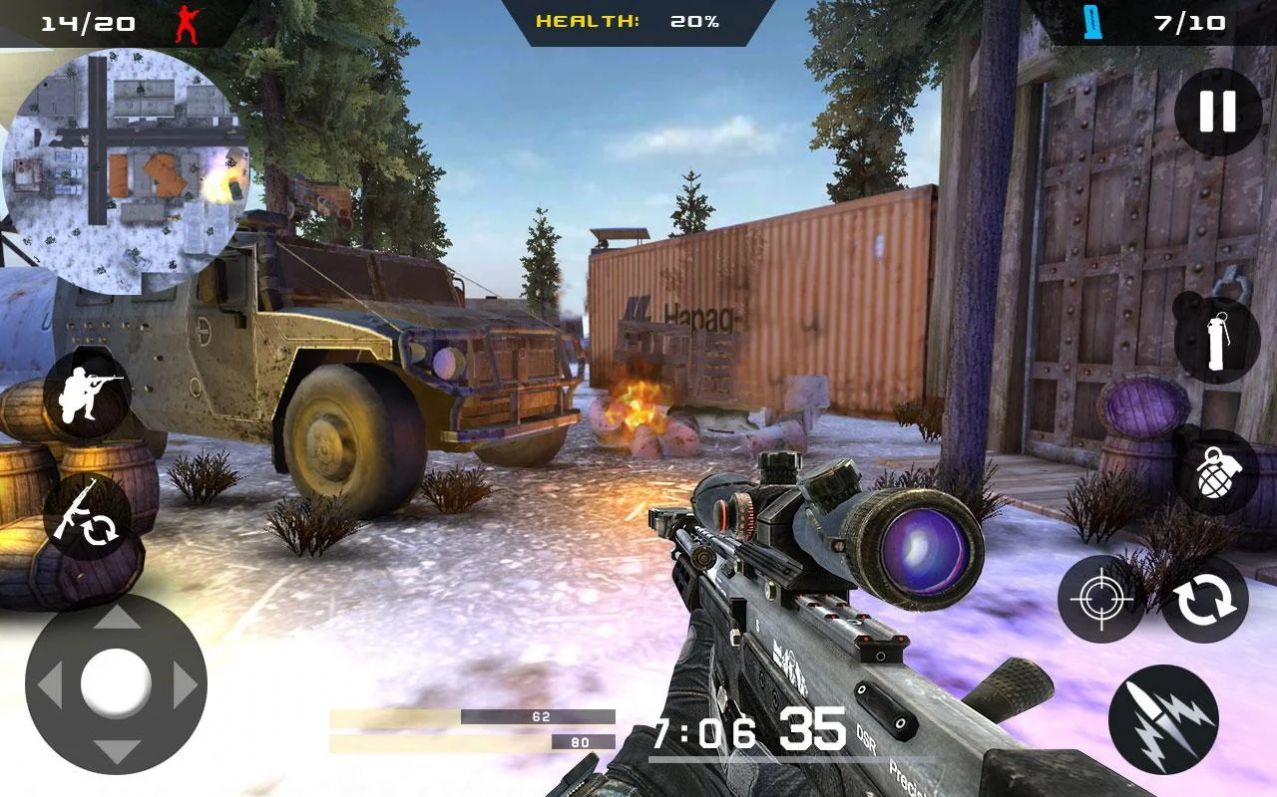Screen dimensions: 1277x797
Task: Toggle the crouching soldier stance button
Action: click(87, 395)
